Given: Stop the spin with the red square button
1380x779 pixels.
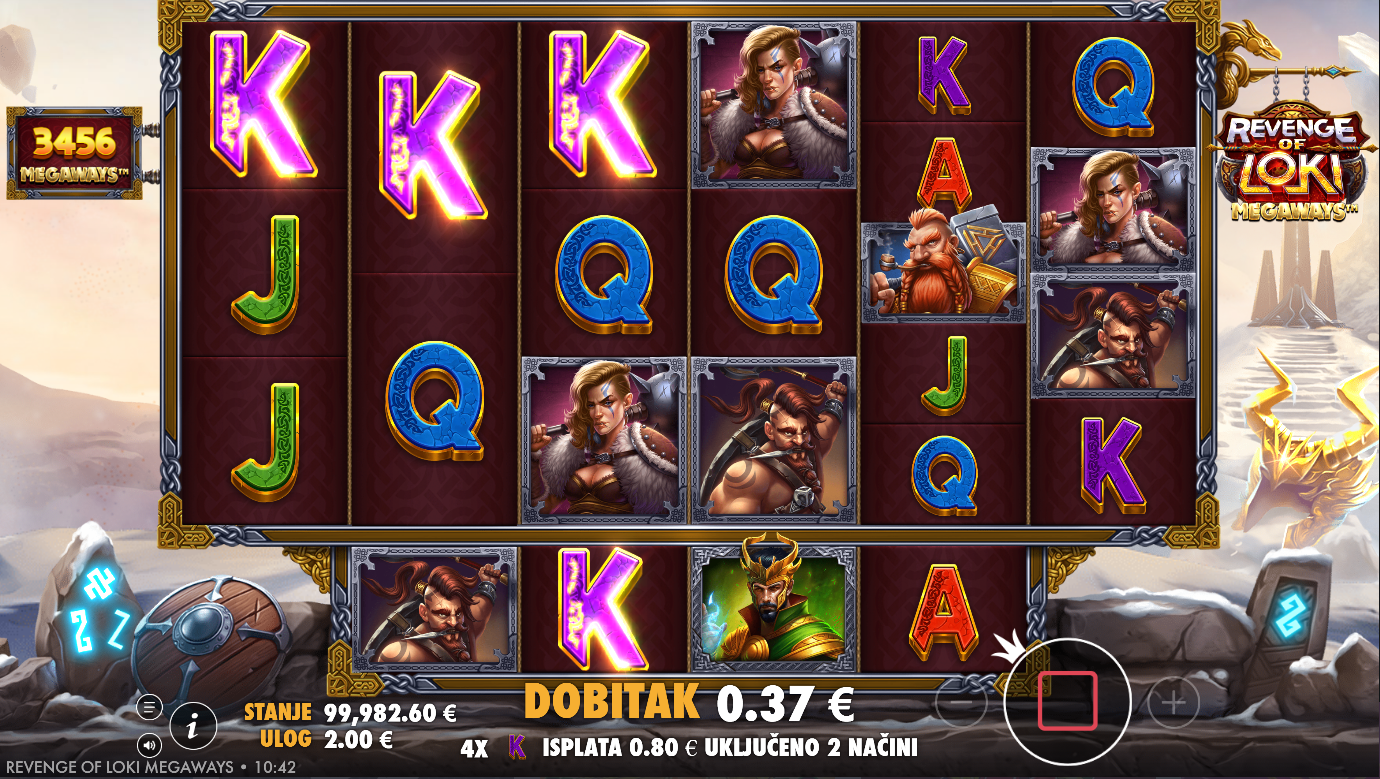Looking at the screenshot, I should pos(1067,701).
